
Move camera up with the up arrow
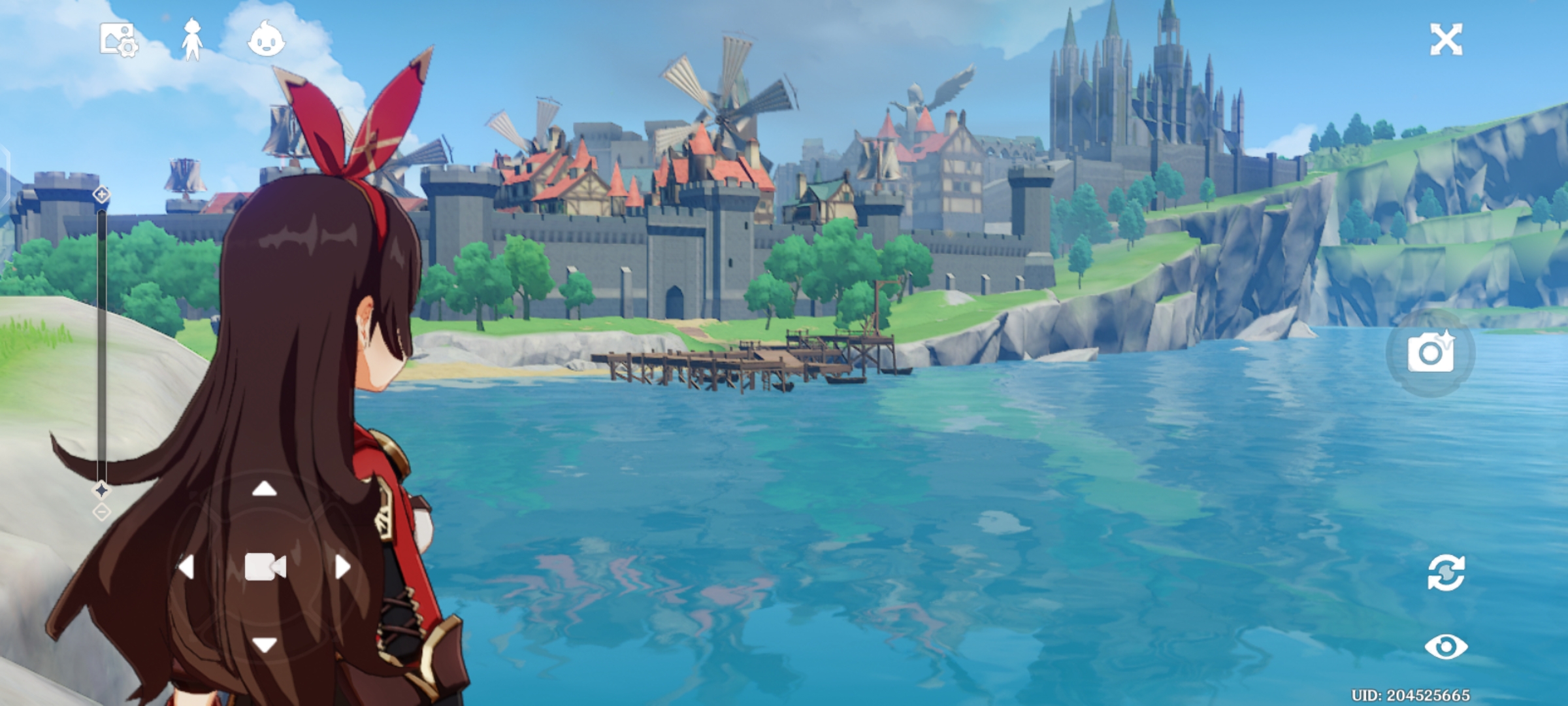(x=265, y=489)
